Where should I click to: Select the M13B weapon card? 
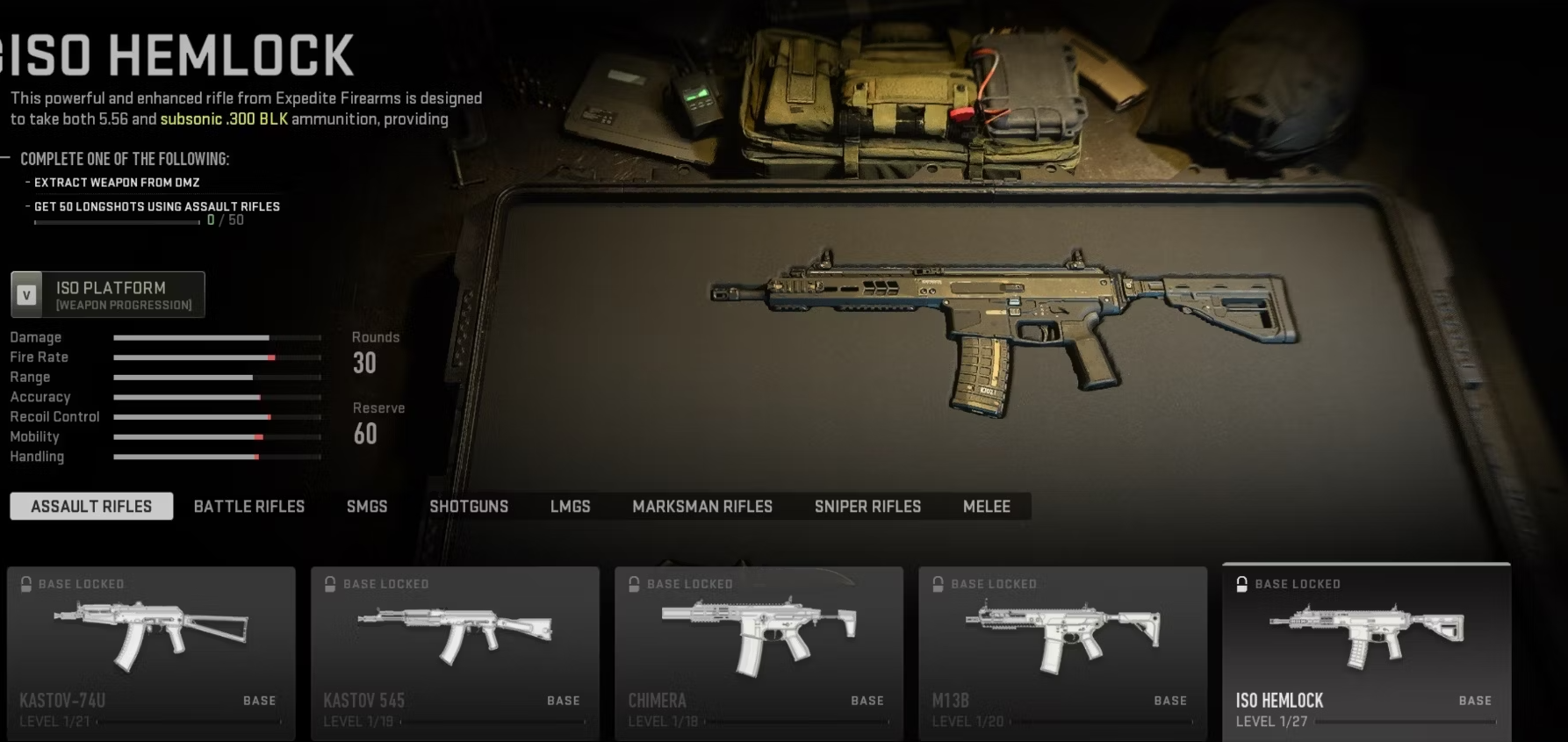coord(1062,652)
